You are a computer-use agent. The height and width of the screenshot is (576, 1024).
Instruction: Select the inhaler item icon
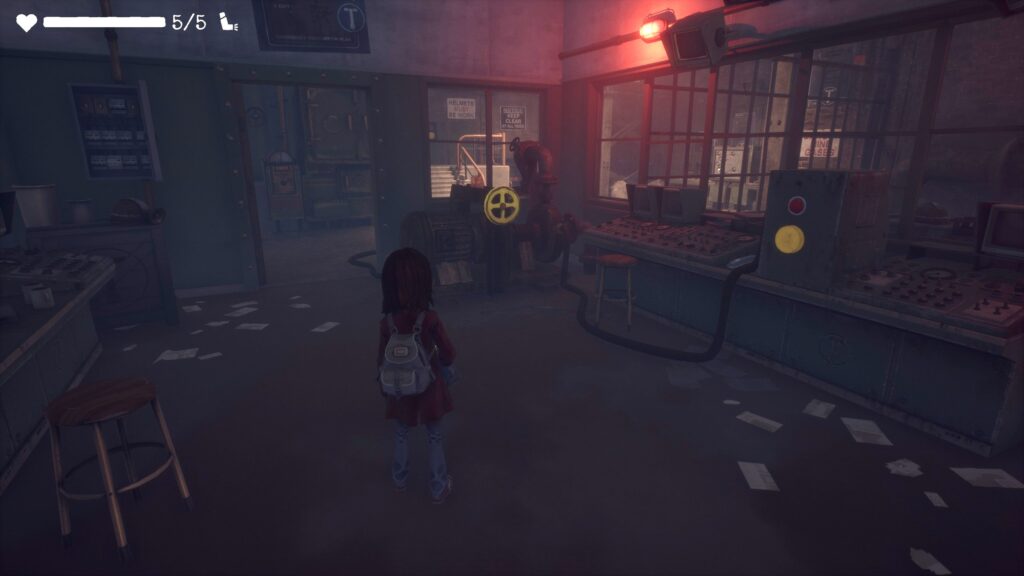[x=229, y=22]
